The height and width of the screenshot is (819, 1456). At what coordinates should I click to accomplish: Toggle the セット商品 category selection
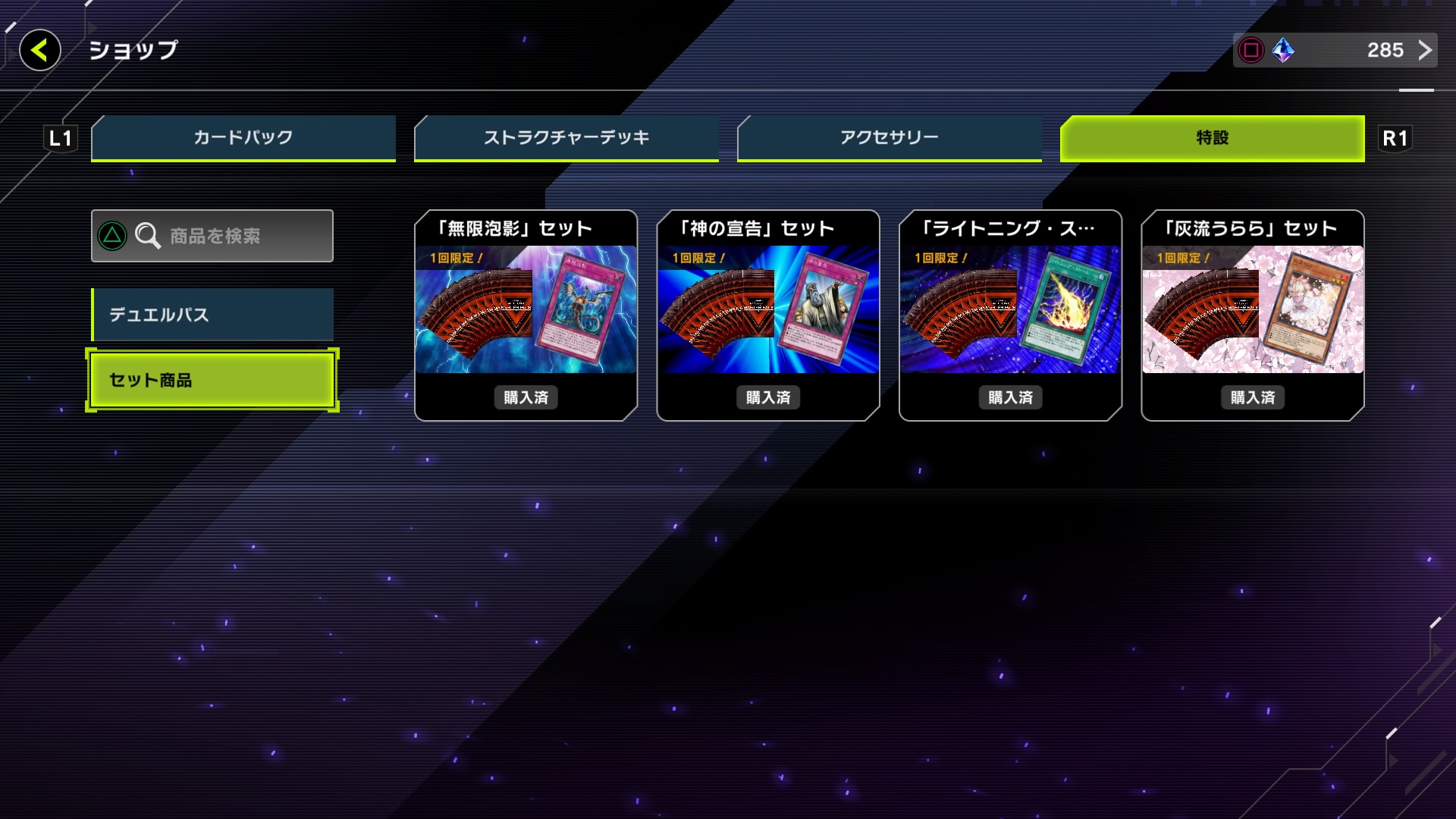click(x=212, y=380)
